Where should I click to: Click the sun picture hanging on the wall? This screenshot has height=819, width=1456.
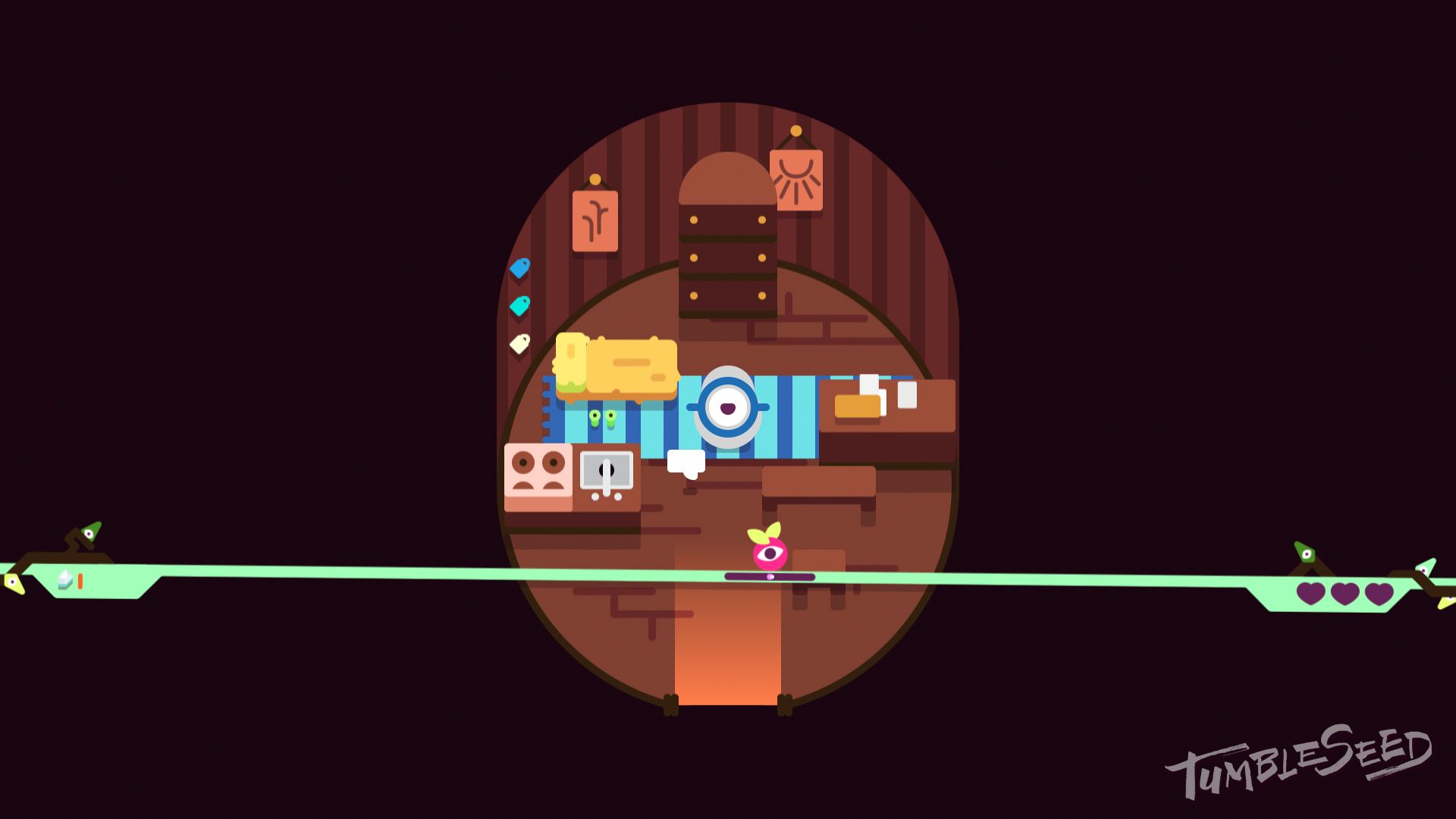click(796, 180)
